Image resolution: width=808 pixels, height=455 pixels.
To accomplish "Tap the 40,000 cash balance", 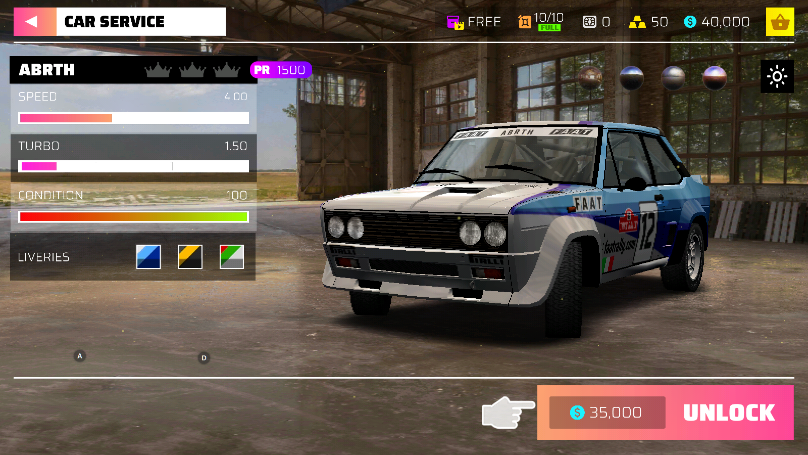I will pos(716,21).
